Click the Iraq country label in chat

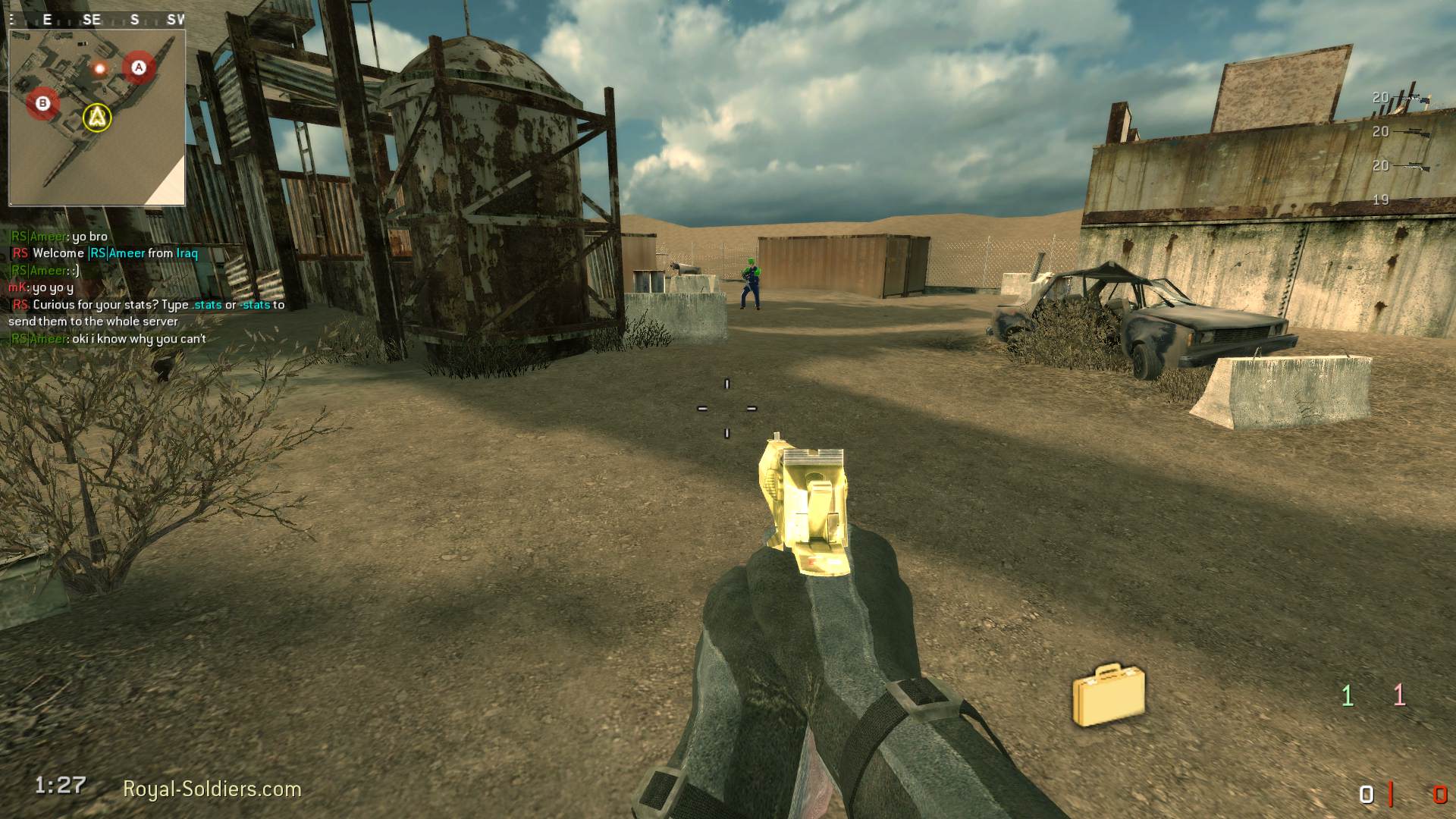(x=187, y=253)
